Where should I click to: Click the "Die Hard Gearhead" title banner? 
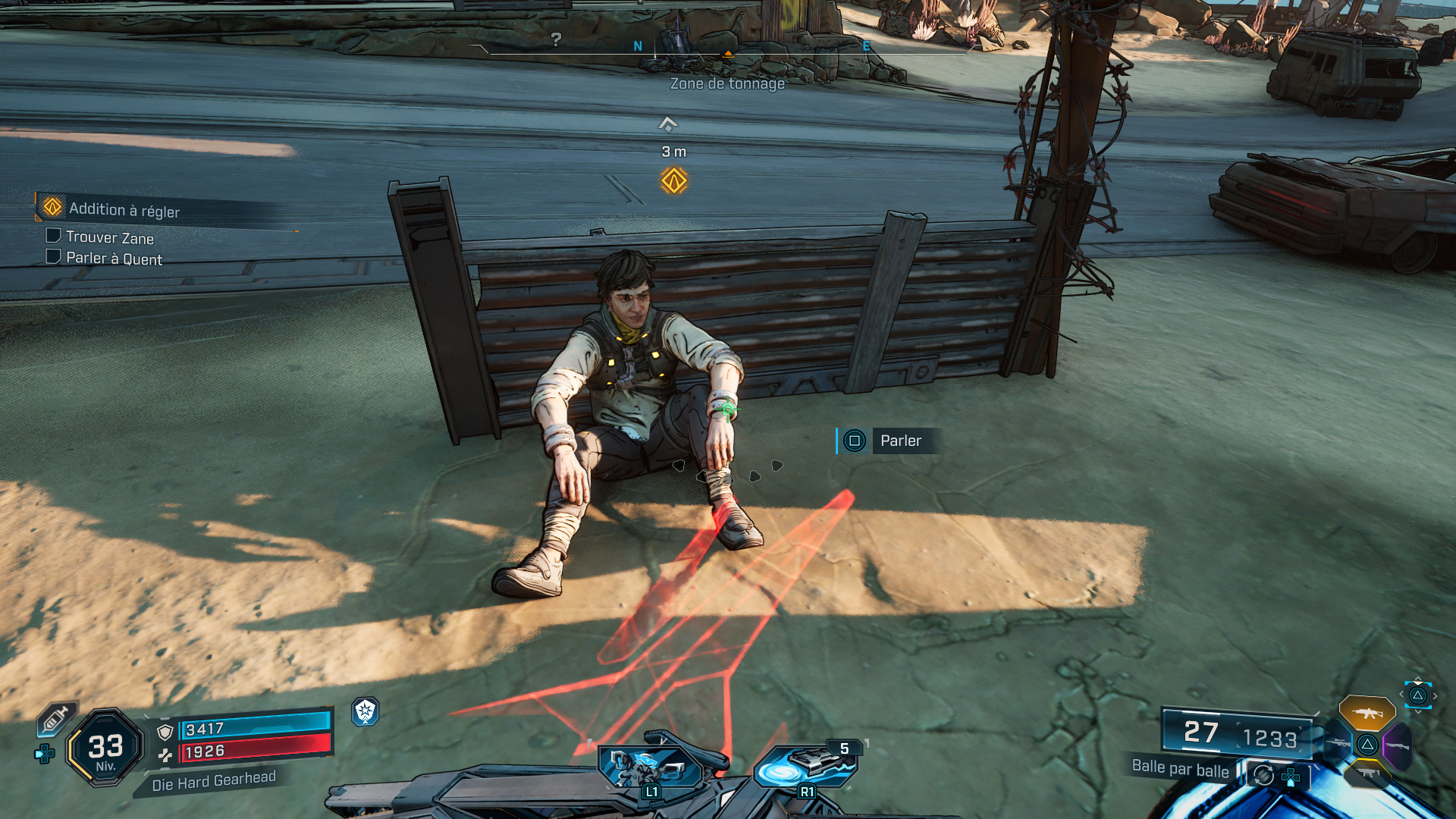click(213, 781)
